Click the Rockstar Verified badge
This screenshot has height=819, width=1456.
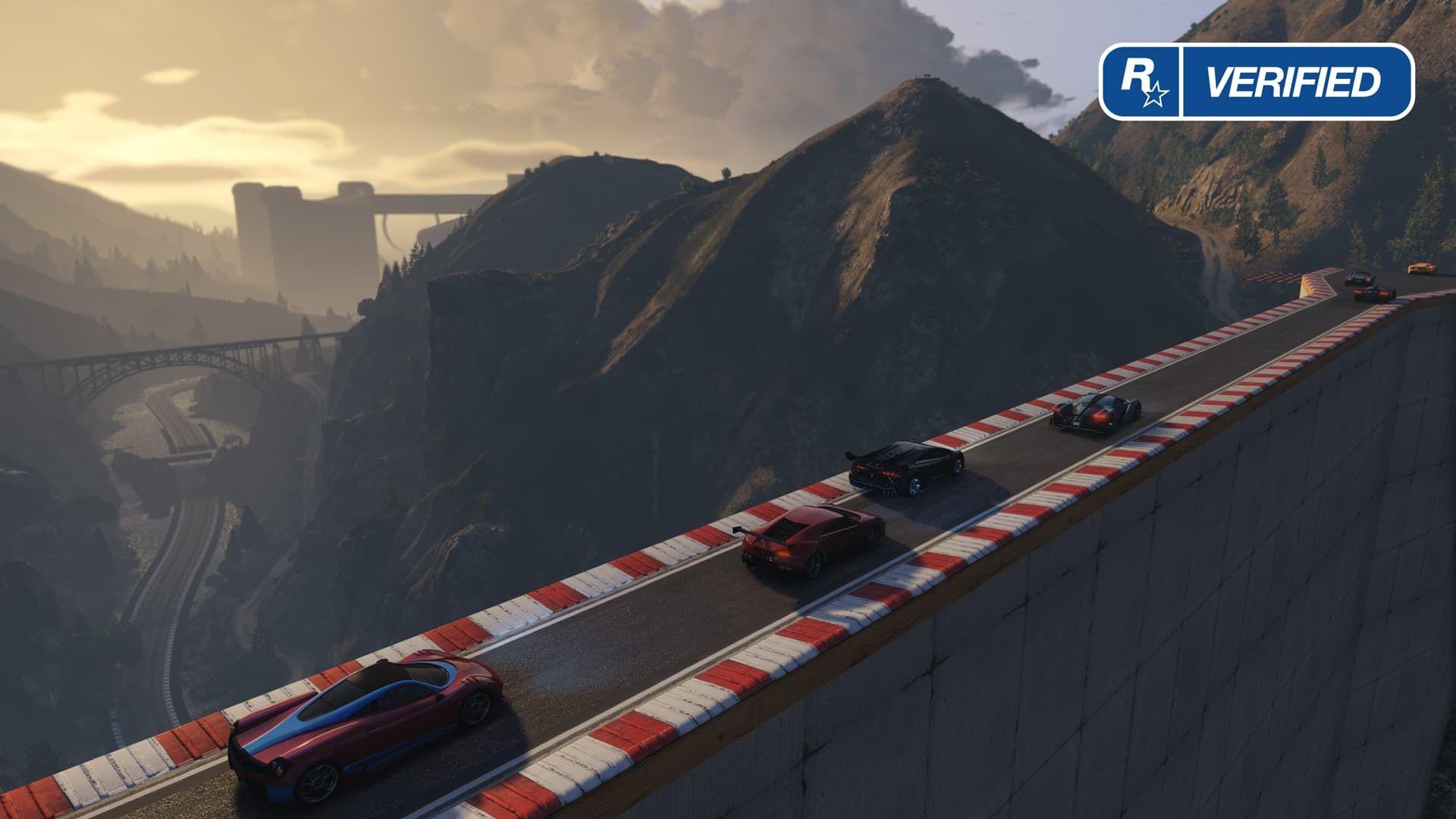(x=1257, y=82)
